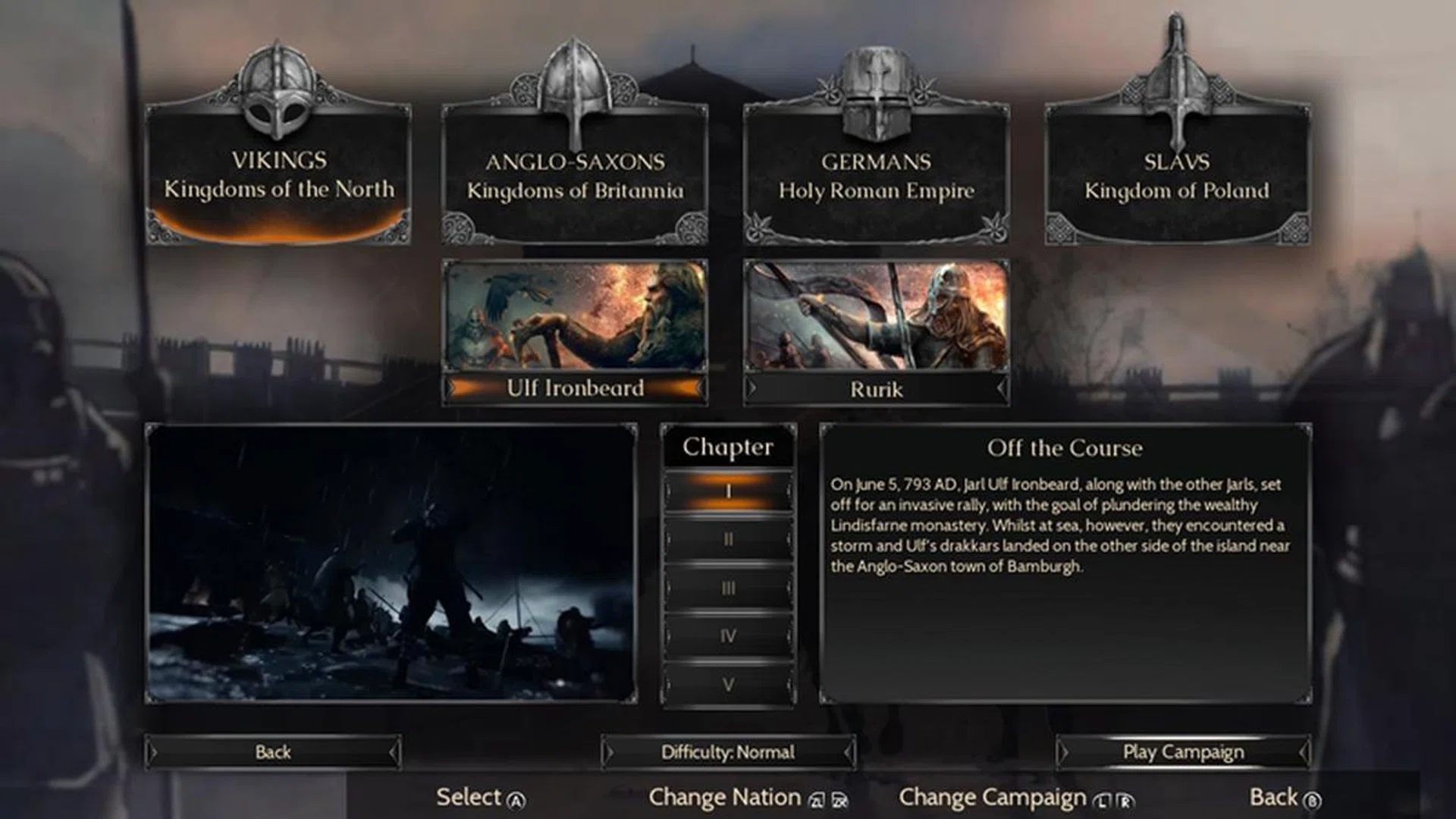Cycle Difficulty: Normal to next setting
Screen dimensions: 1456x819
click(728, 752)
